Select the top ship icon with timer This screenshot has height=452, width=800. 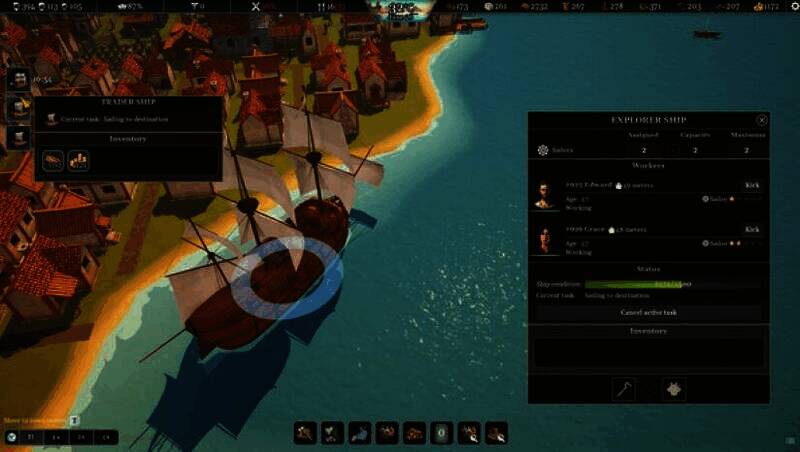18,78
